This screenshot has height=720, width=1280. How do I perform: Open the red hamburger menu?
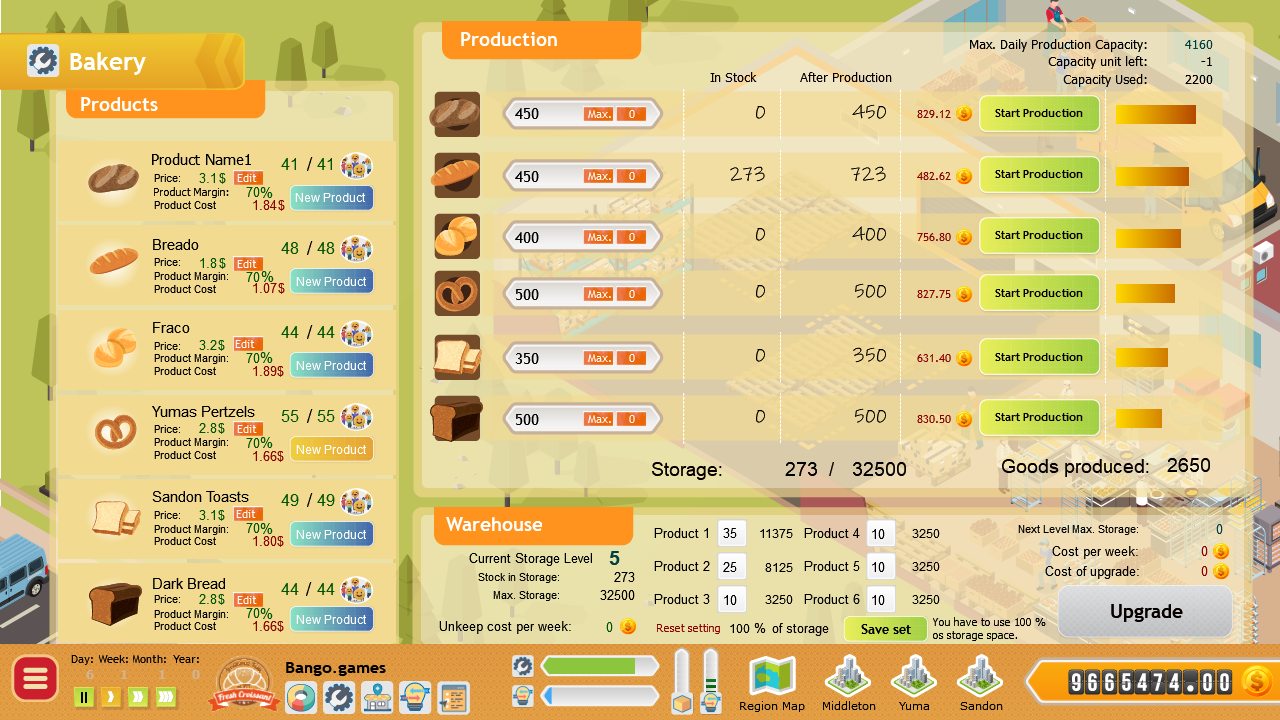(35, 678)
